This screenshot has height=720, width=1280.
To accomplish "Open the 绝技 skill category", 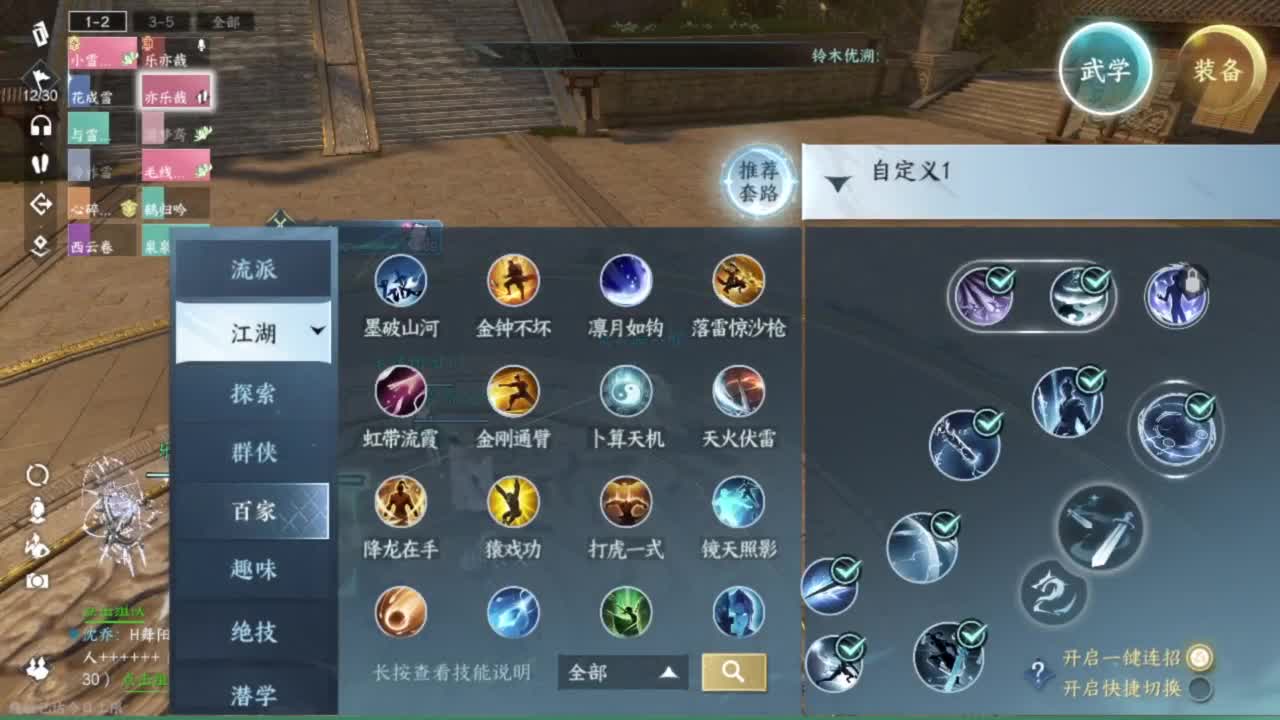I will pyautogui.click(x=253, y=630).
